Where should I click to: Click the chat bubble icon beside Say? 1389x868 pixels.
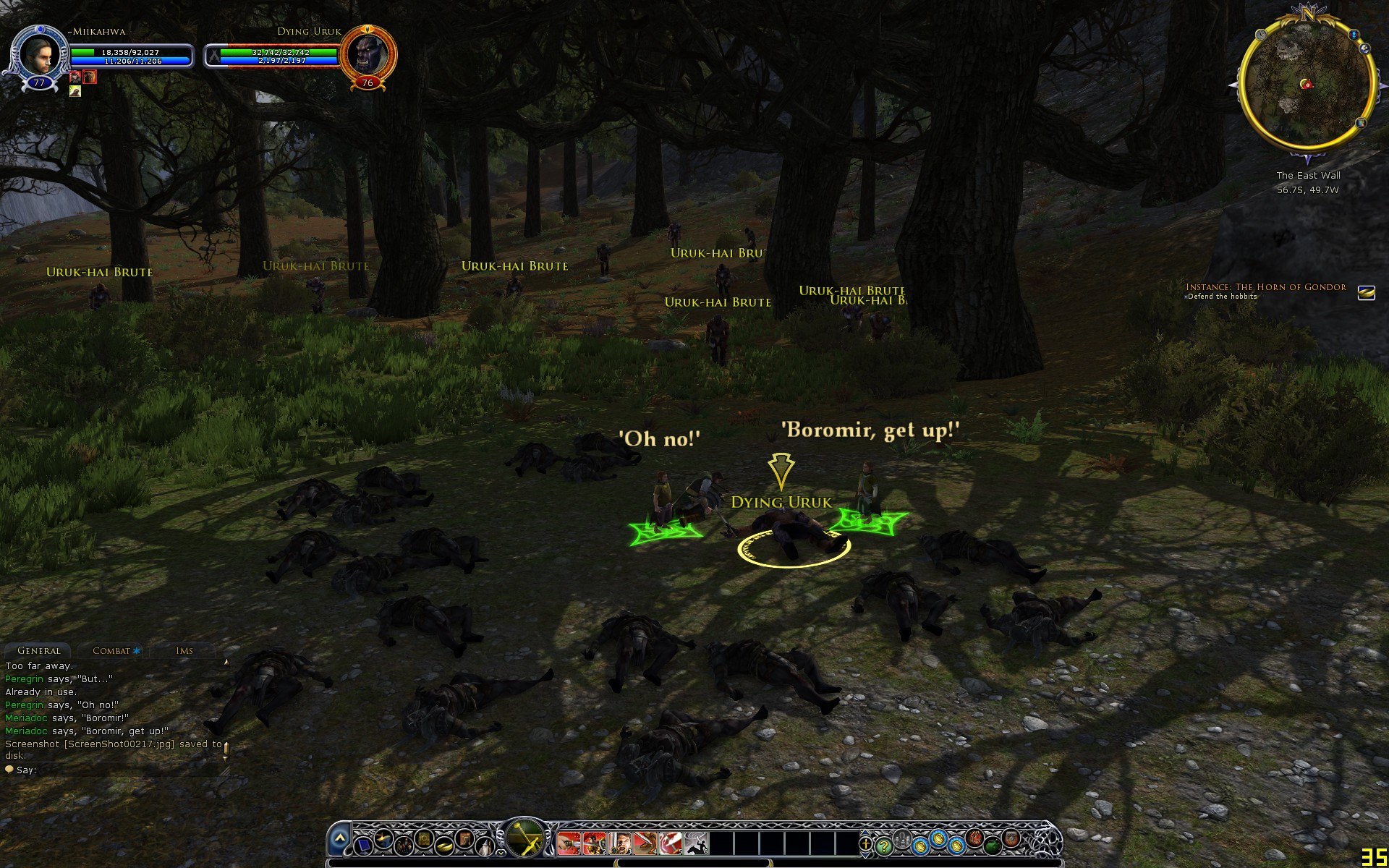click(x=10, y=769)
